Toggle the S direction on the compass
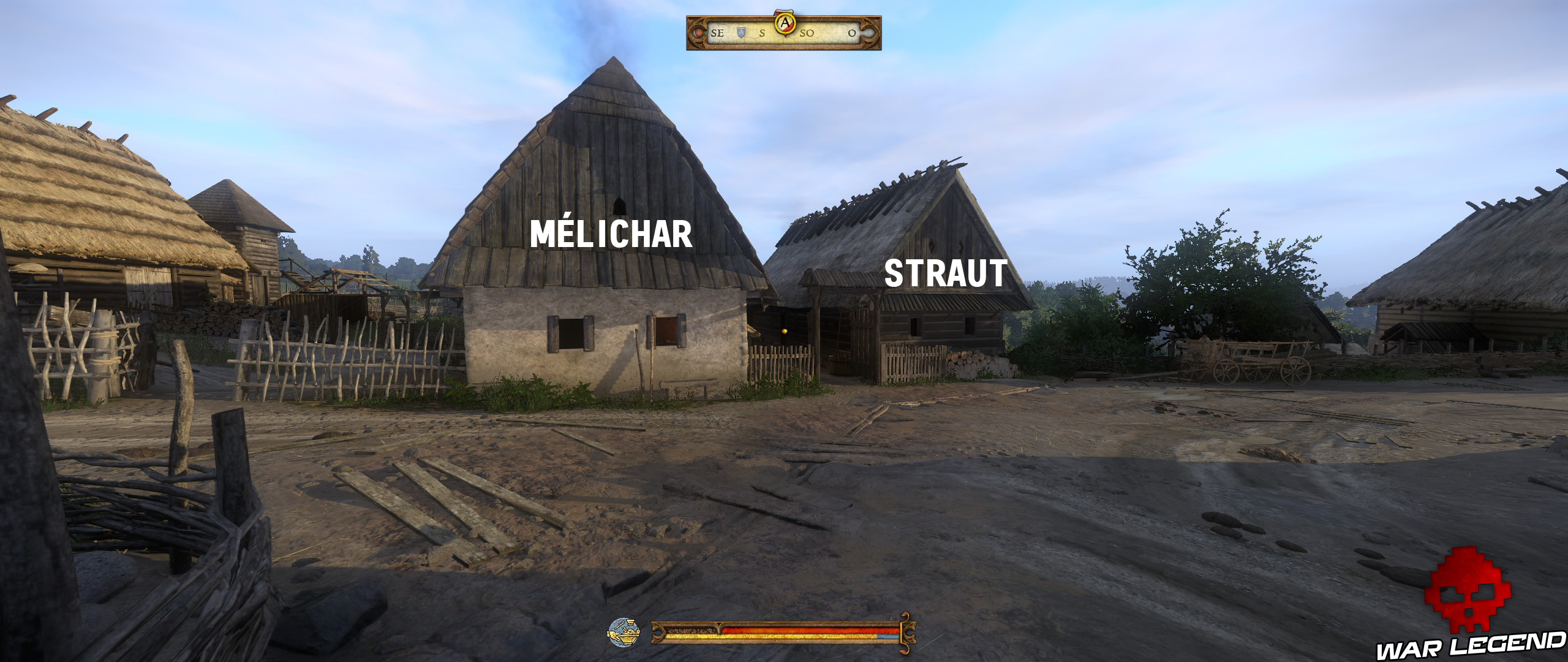Viewport: 1568px width, 662px height. (x=761, y=34)
